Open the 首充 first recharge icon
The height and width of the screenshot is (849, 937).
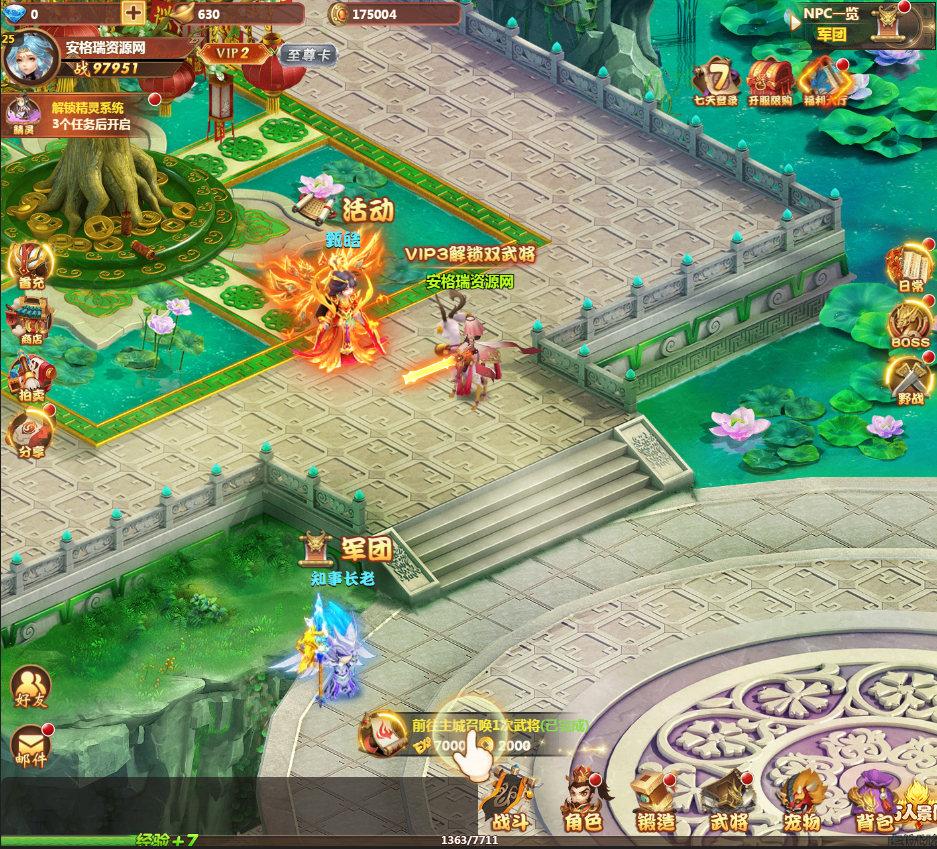[x=30, y=264]
